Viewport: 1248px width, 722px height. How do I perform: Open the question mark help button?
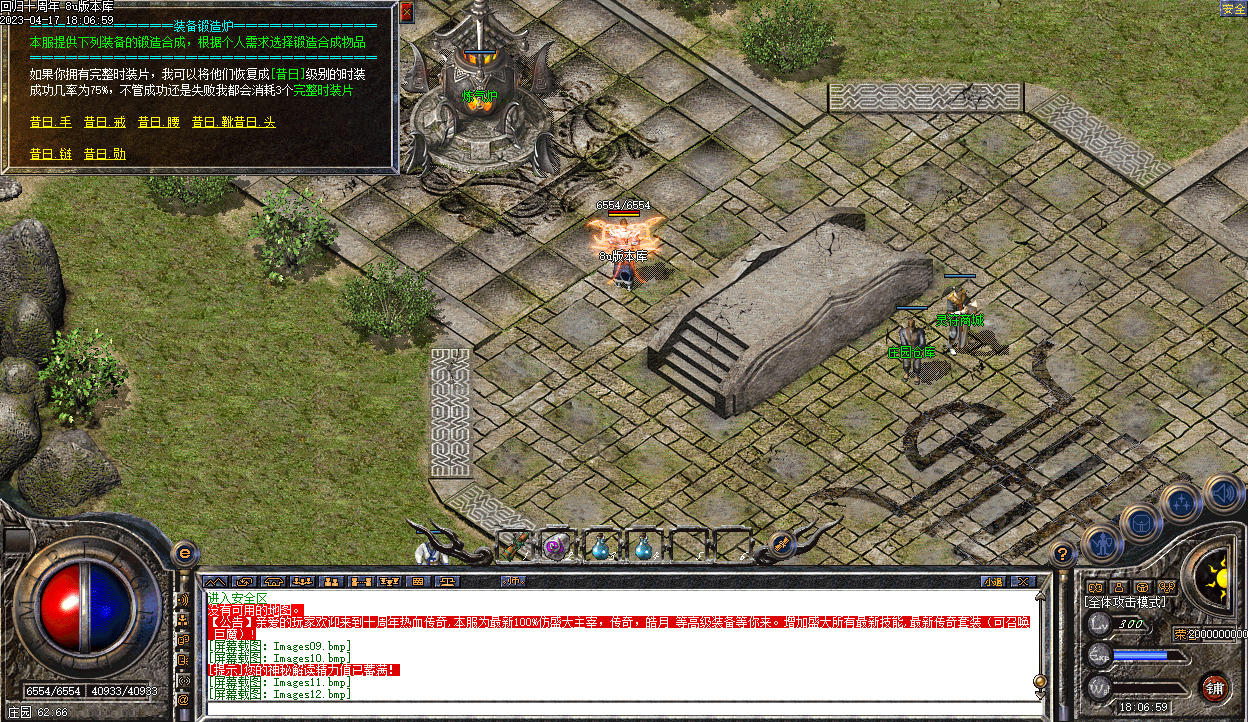point(1062,552)
